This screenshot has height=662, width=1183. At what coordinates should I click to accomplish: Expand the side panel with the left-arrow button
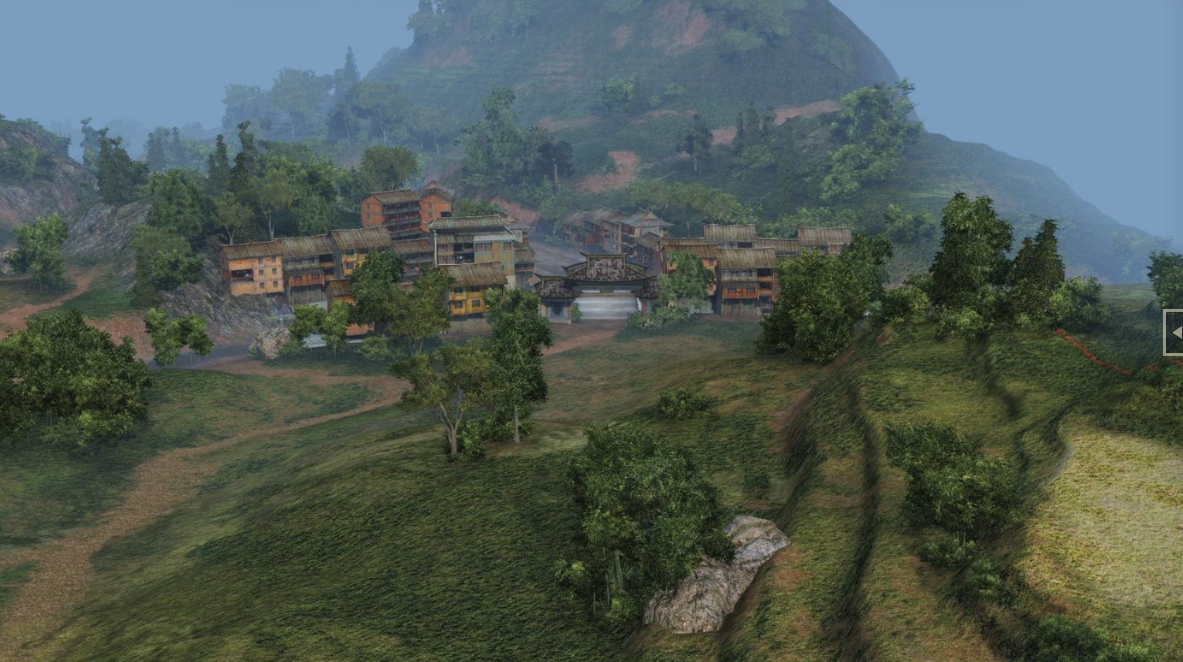pyautogui.click(x=1174, y=332)
